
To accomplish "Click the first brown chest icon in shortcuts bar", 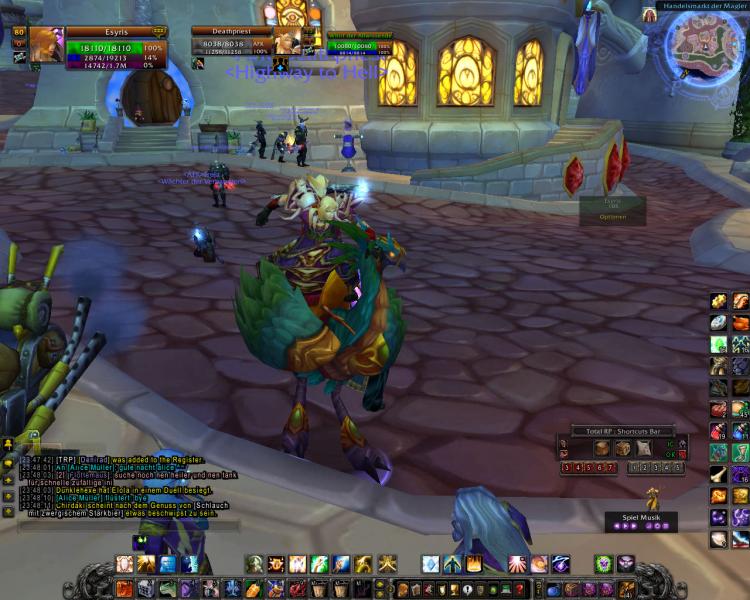I will [602, 448].
